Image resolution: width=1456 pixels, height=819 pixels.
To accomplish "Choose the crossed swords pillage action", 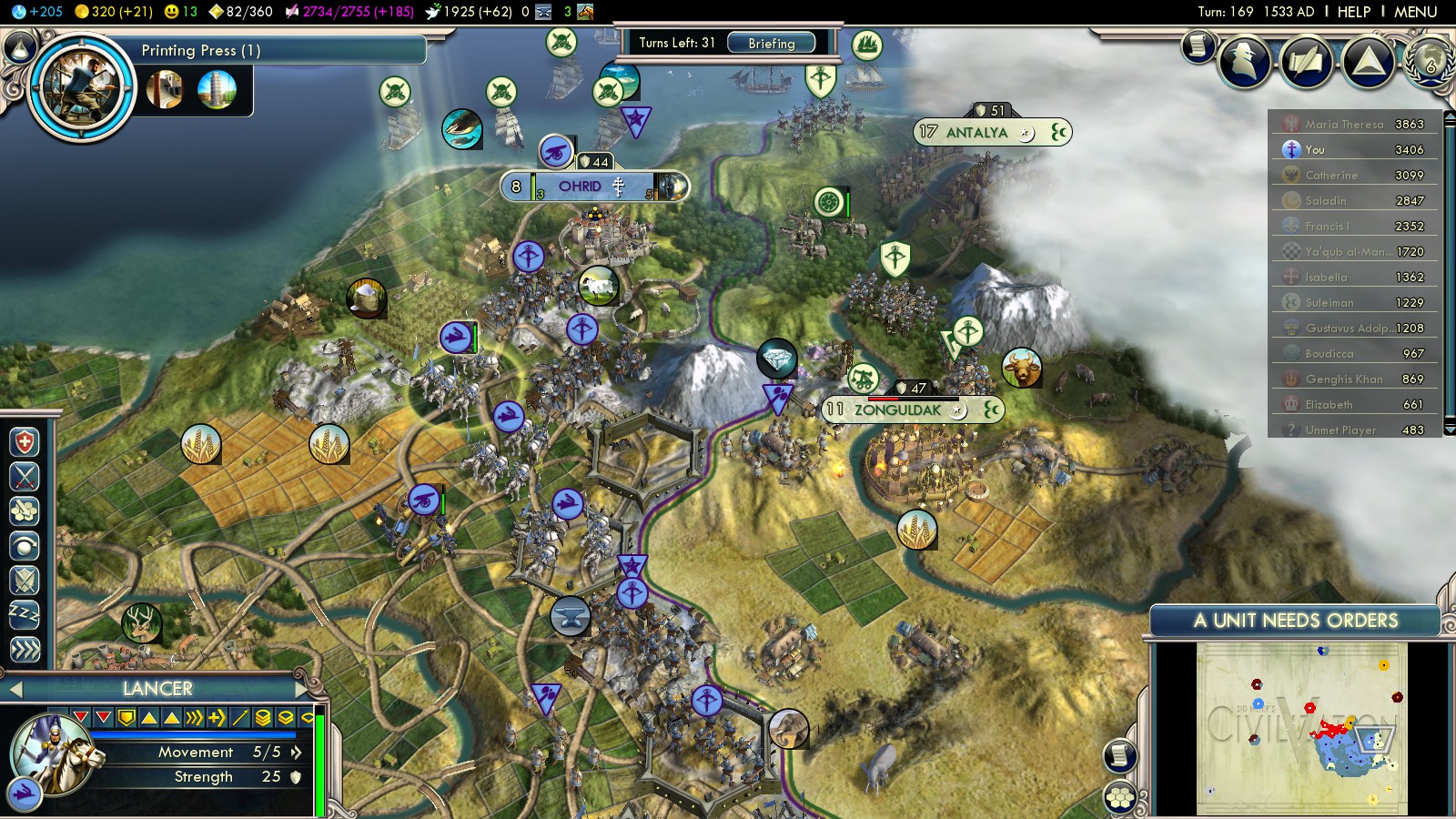I will tap(25, 477).
